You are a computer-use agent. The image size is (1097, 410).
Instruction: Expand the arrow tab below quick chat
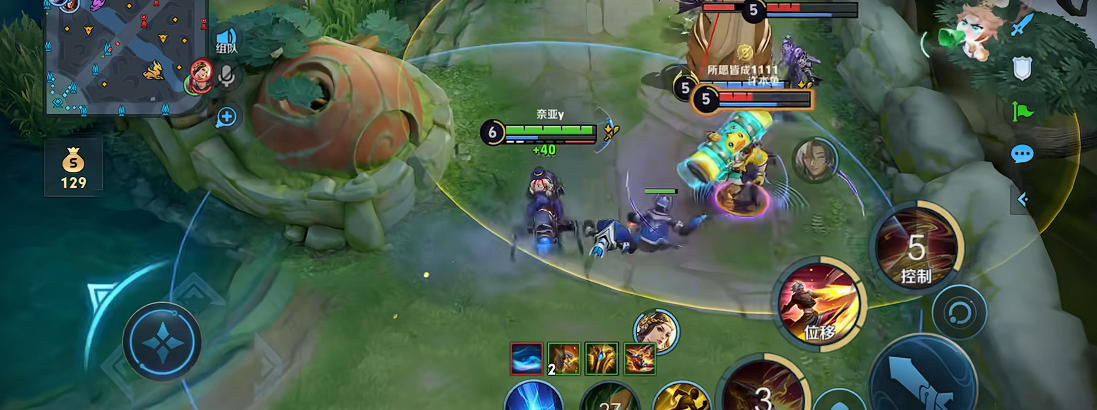click(1022, 199)
